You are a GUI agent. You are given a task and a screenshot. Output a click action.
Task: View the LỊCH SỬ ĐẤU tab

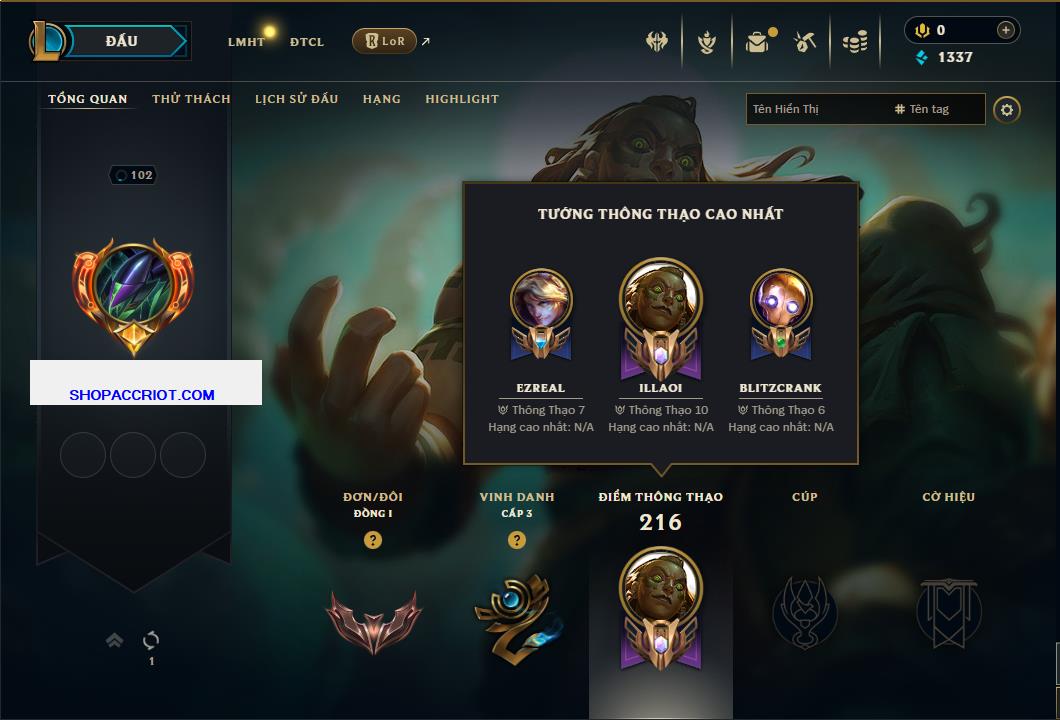click(296, 99)
